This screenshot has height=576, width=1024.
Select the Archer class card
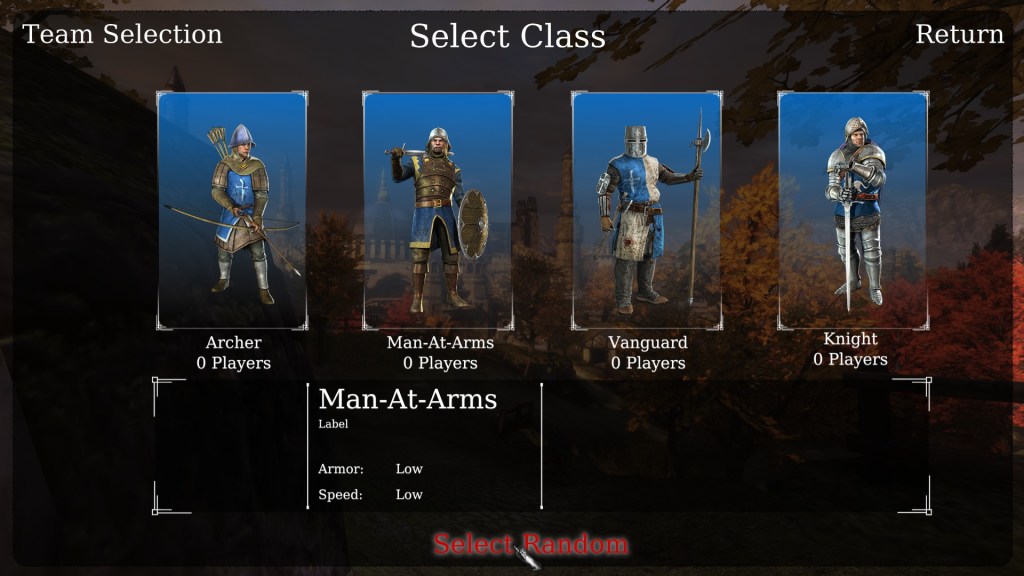click(x=232, y=210)
